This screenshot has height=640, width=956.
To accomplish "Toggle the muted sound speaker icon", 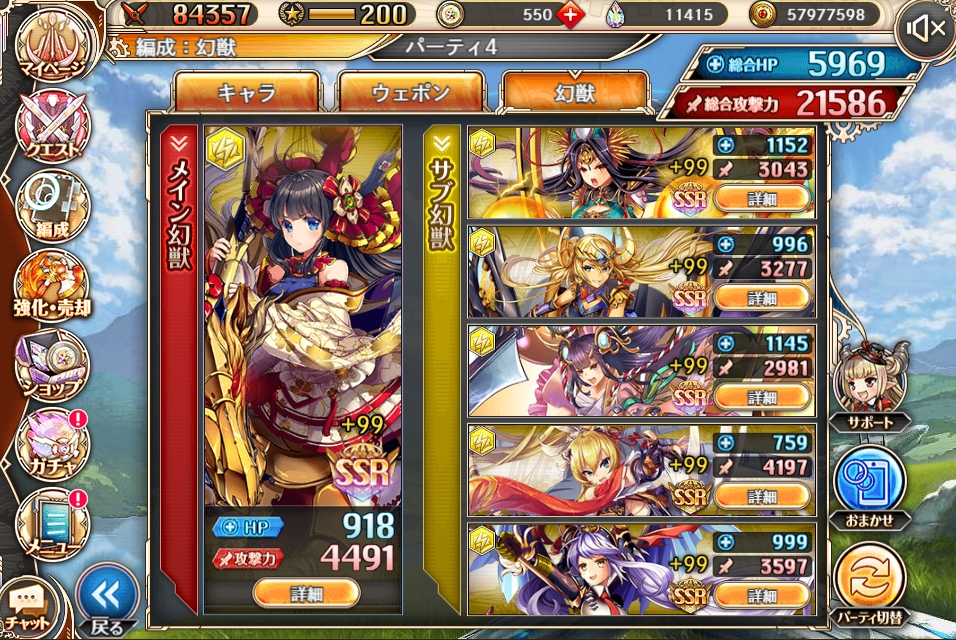I will pyautogui.click(x=923, y=29).
